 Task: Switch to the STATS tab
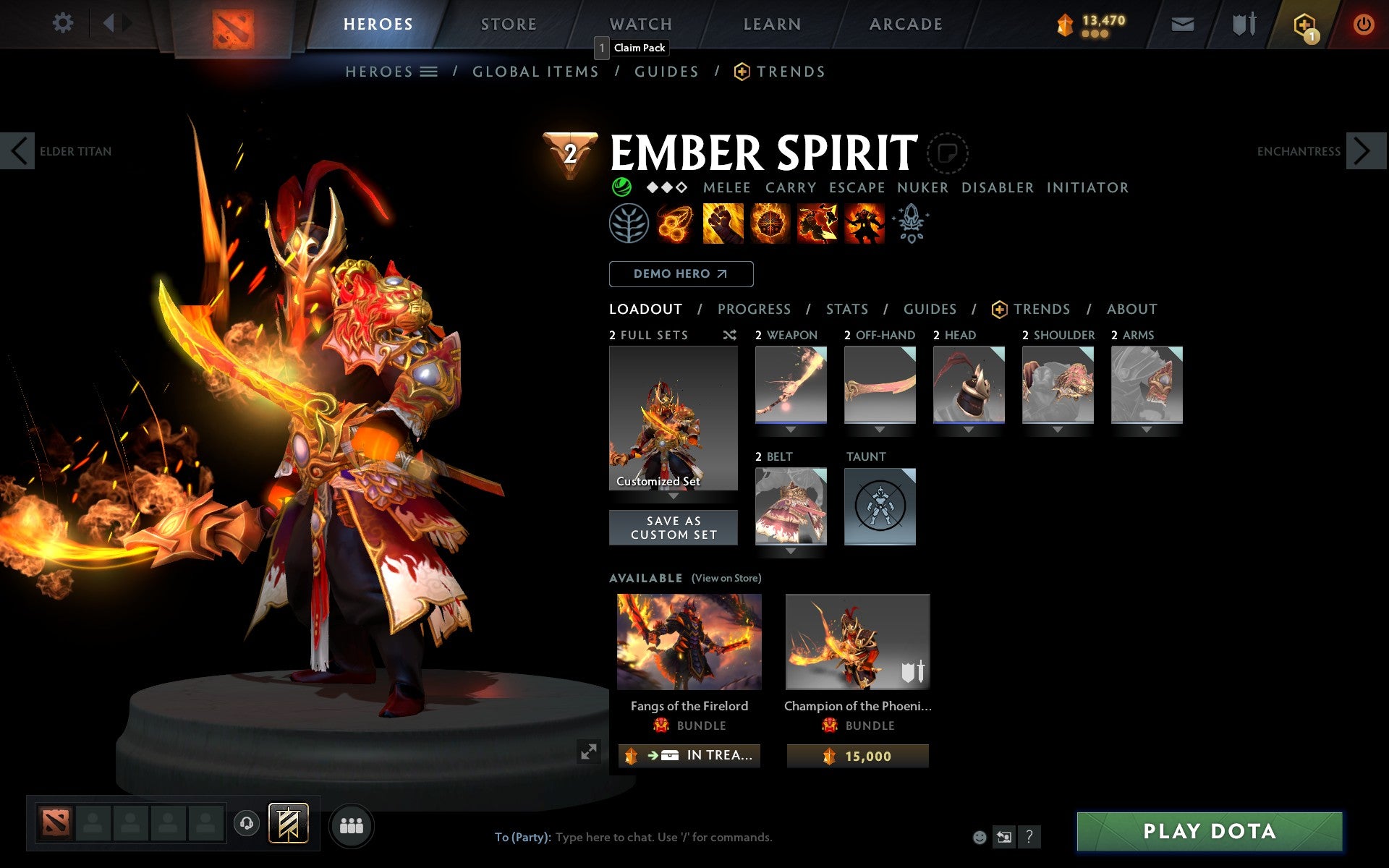coord(846,309)
